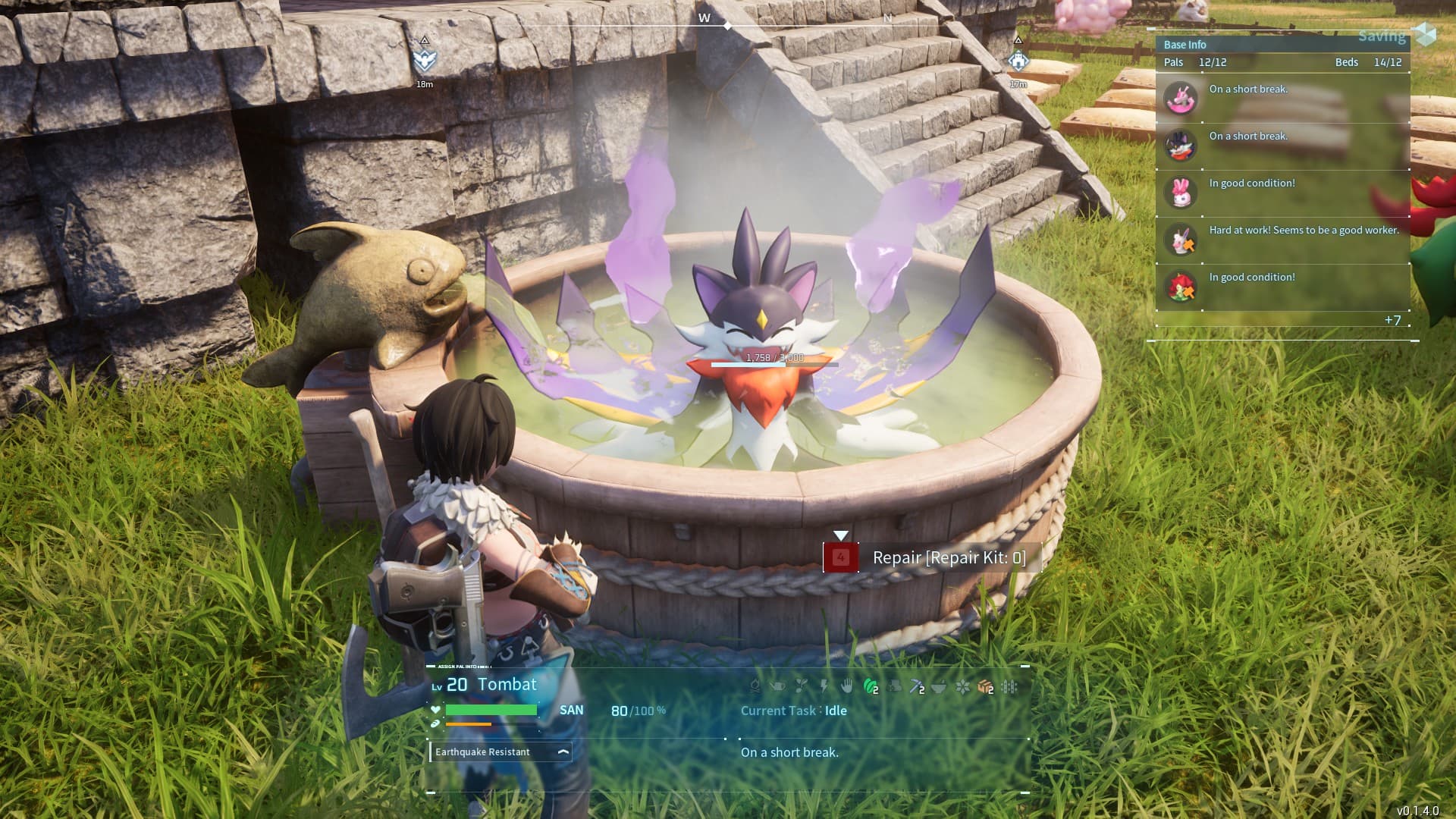The height and width of the screenshot is (819, 1456).
Task: Select the Tombat row in Base Info
Action: [1282, 146]
